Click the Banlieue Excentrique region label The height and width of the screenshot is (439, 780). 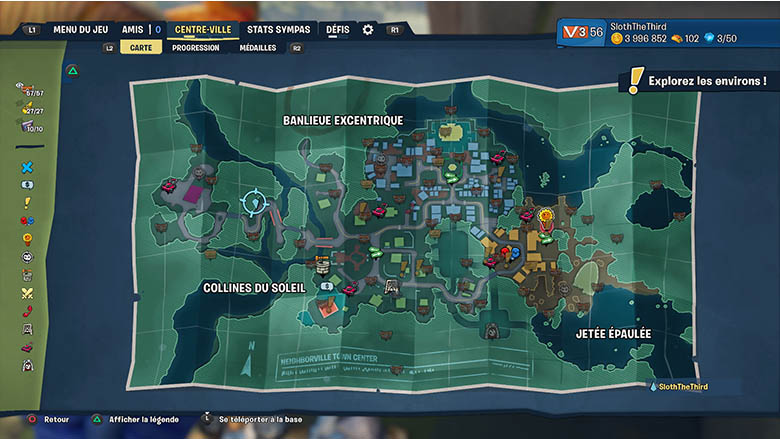coord(343,120)
